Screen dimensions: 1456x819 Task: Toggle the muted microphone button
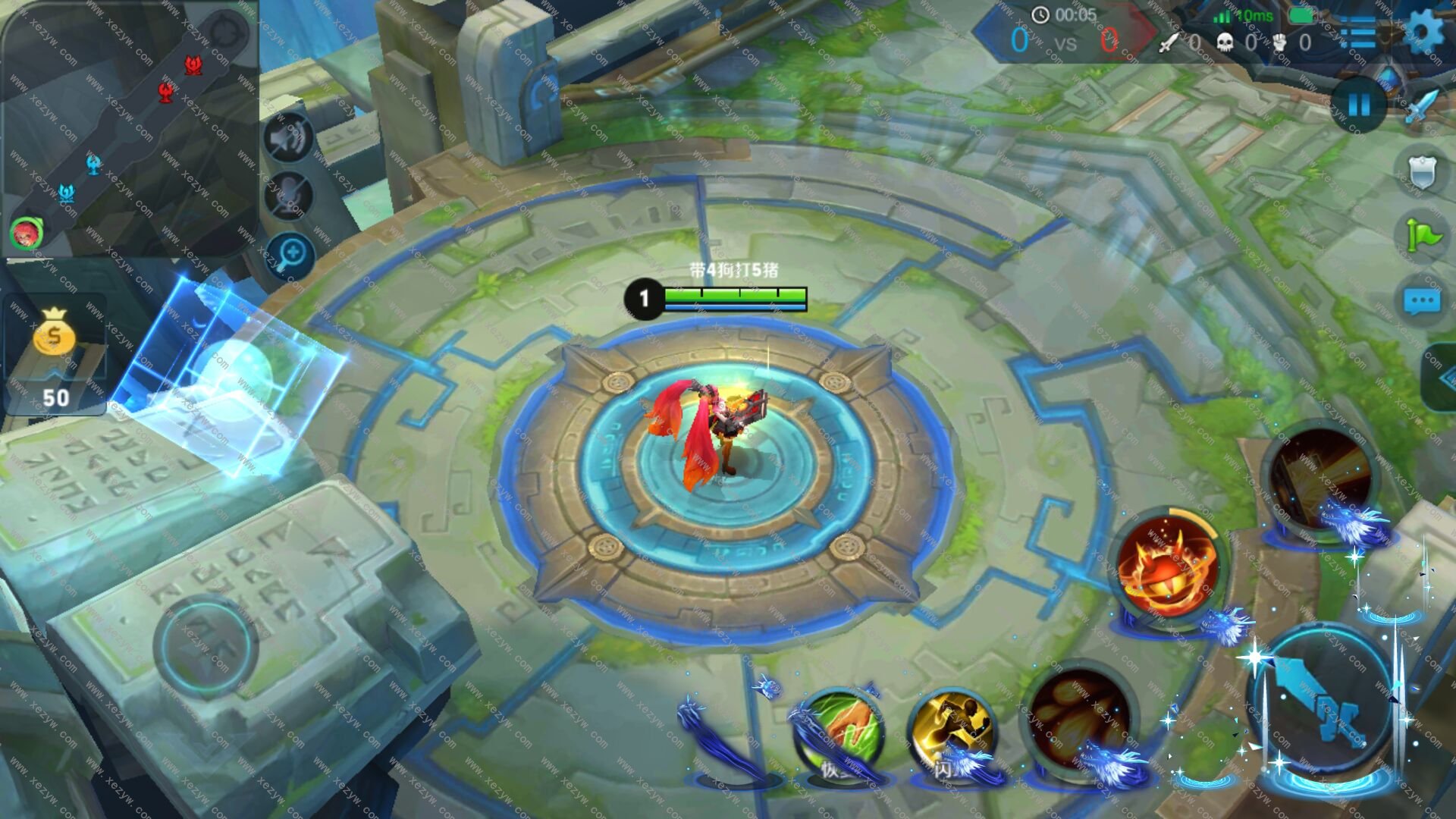point(288,196)
